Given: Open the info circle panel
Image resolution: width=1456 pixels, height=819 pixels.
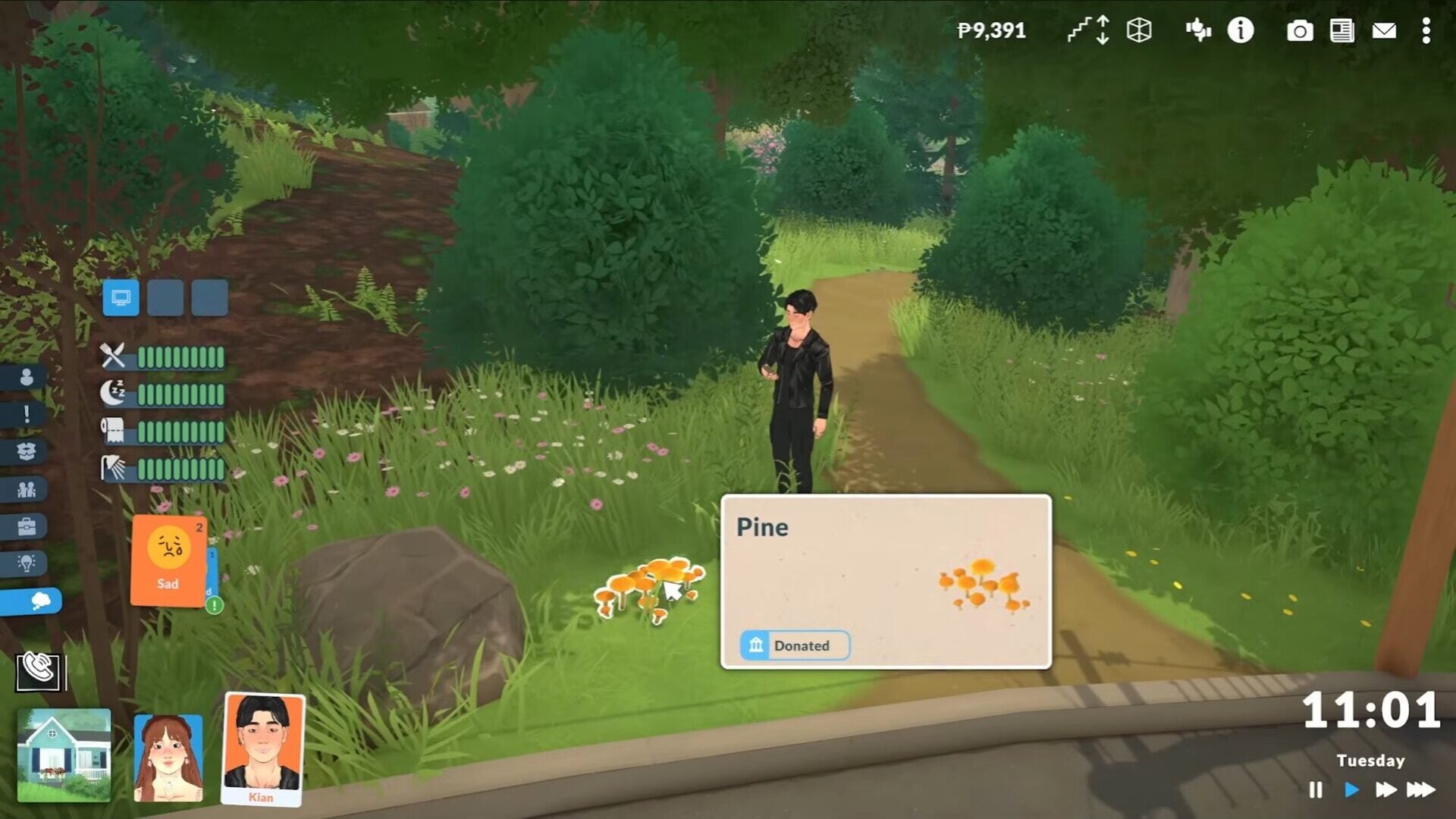Looking at the screenshot, I should [x=1241, y=30].
